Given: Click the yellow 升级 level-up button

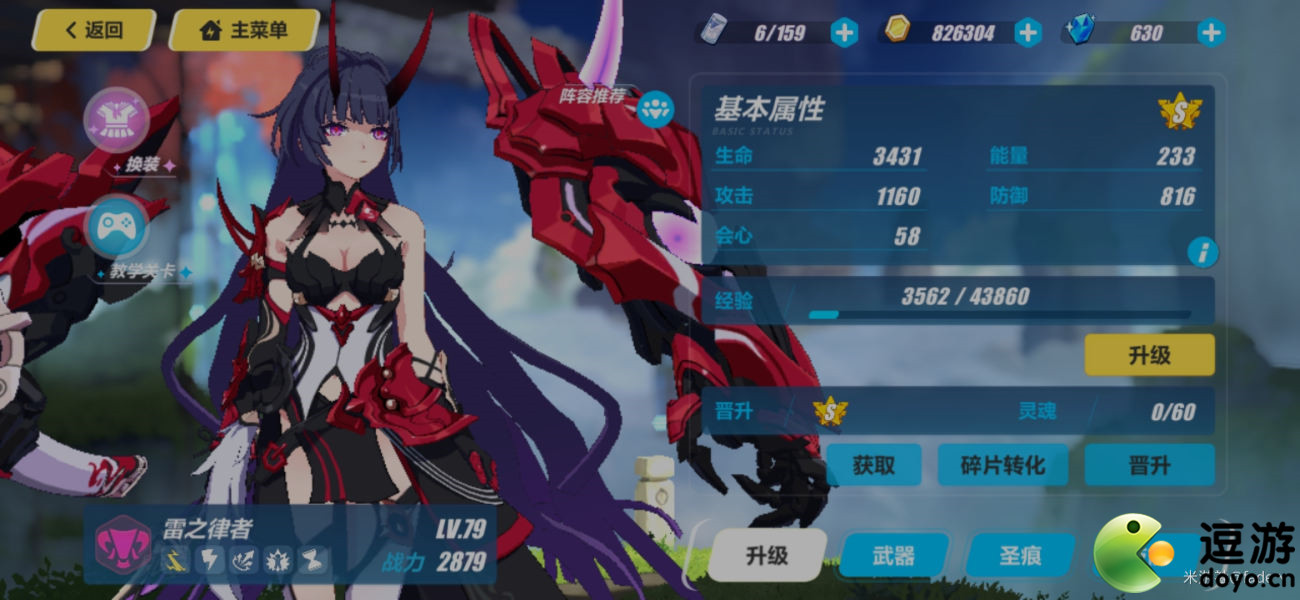Looking at the screenshot, I should pyautogui.click(x=1149, y=355).
